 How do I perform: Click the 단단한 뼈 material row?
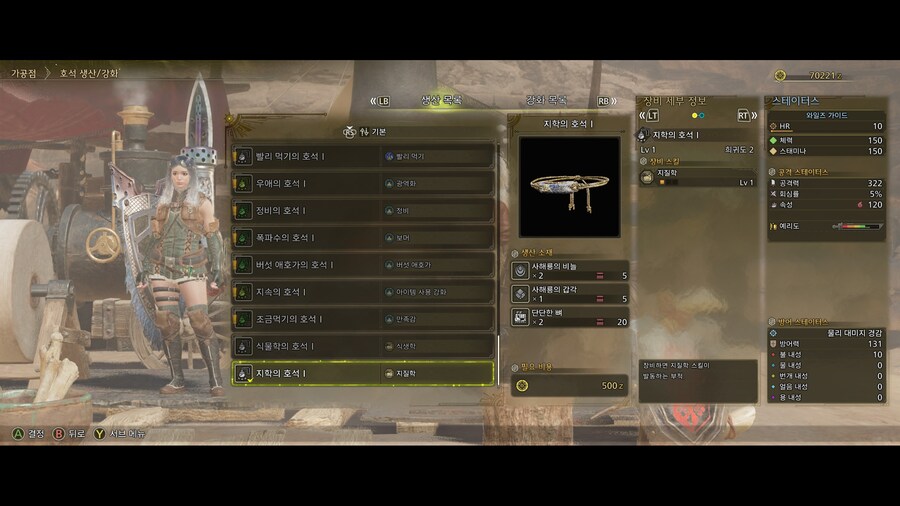570,317
